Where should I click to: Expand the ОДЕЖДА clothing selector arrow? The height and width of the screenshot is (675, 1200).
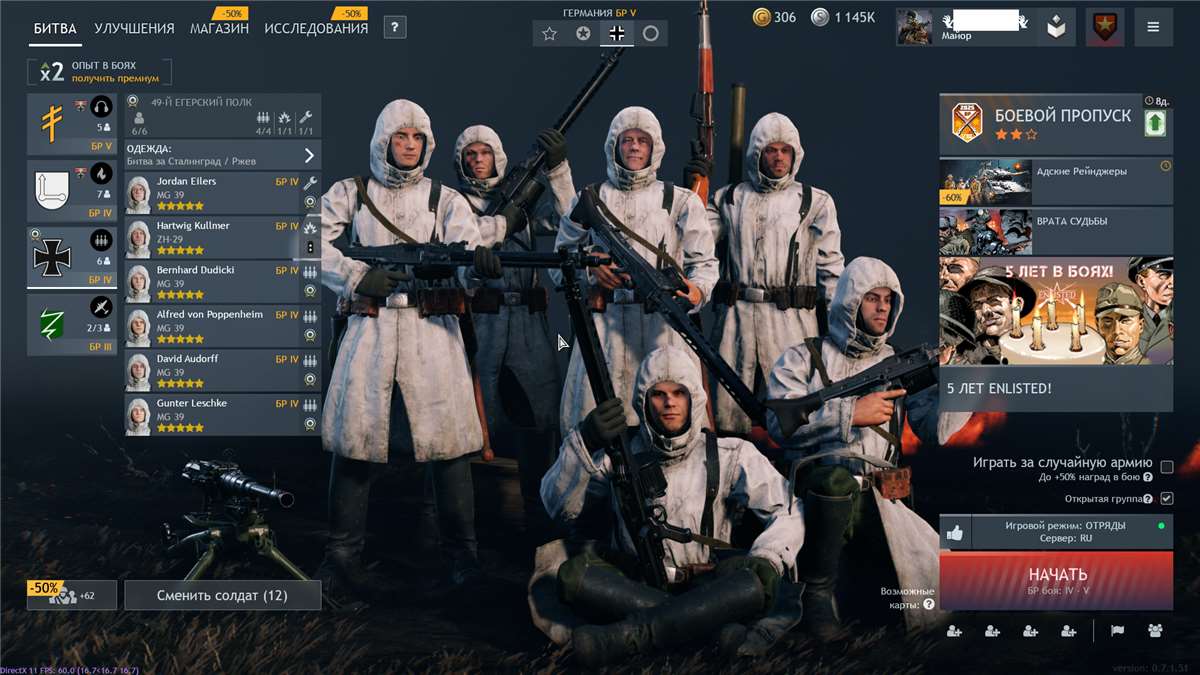[x=309, y=155]
